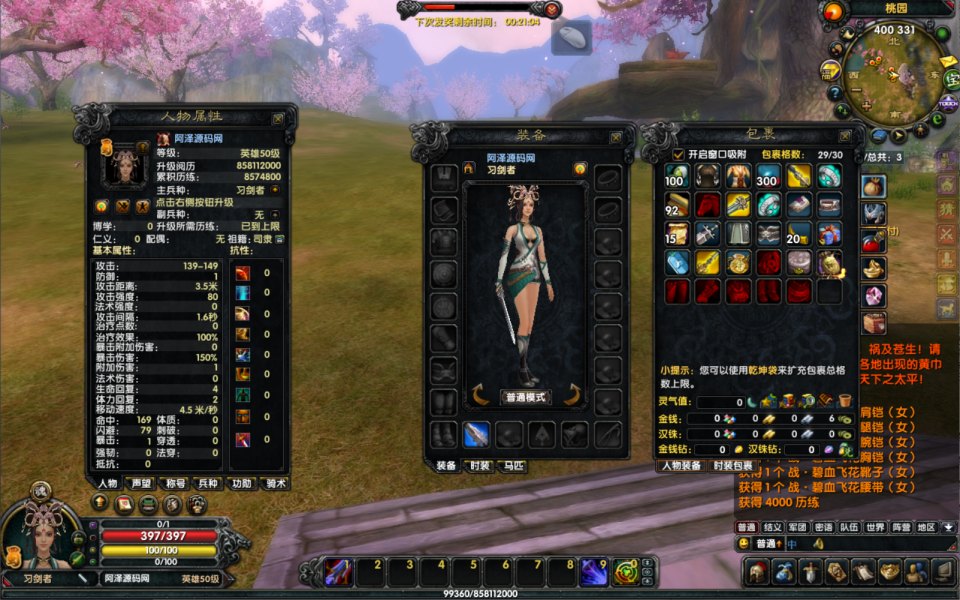Select the 时装包裹 costume bag tab

pyautogui.click(x=732, y=466)
